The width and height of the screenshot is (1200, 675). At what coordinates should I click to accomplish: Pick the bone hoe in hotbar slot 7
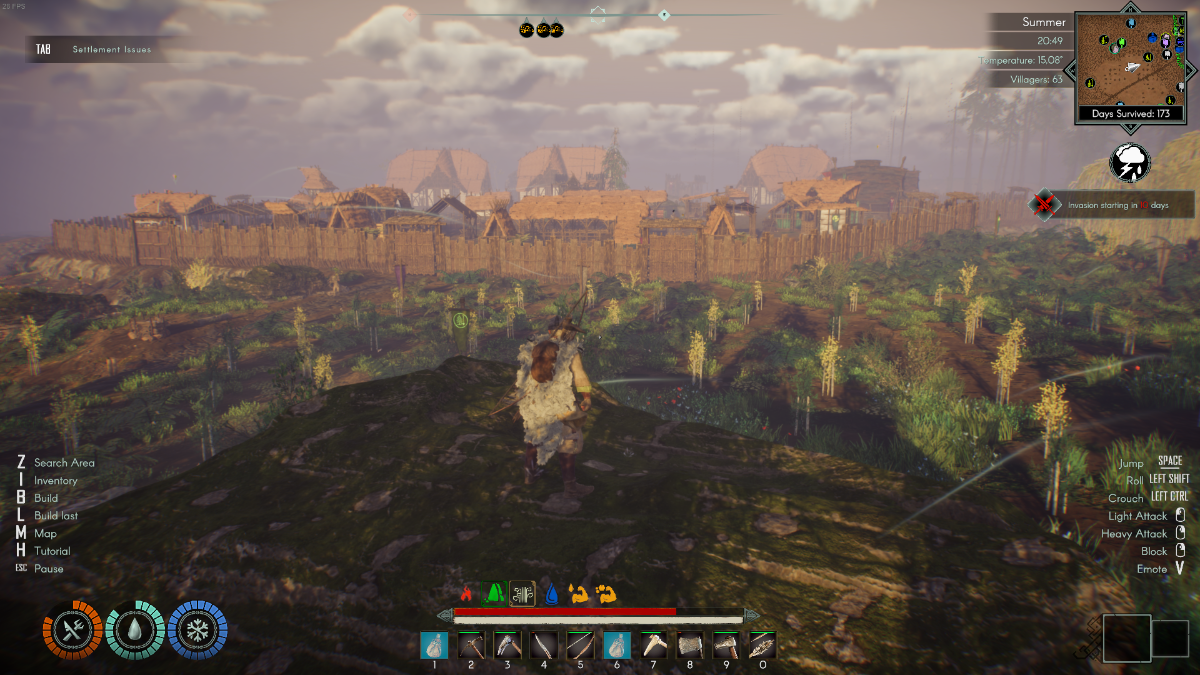(x=653, y=646)
